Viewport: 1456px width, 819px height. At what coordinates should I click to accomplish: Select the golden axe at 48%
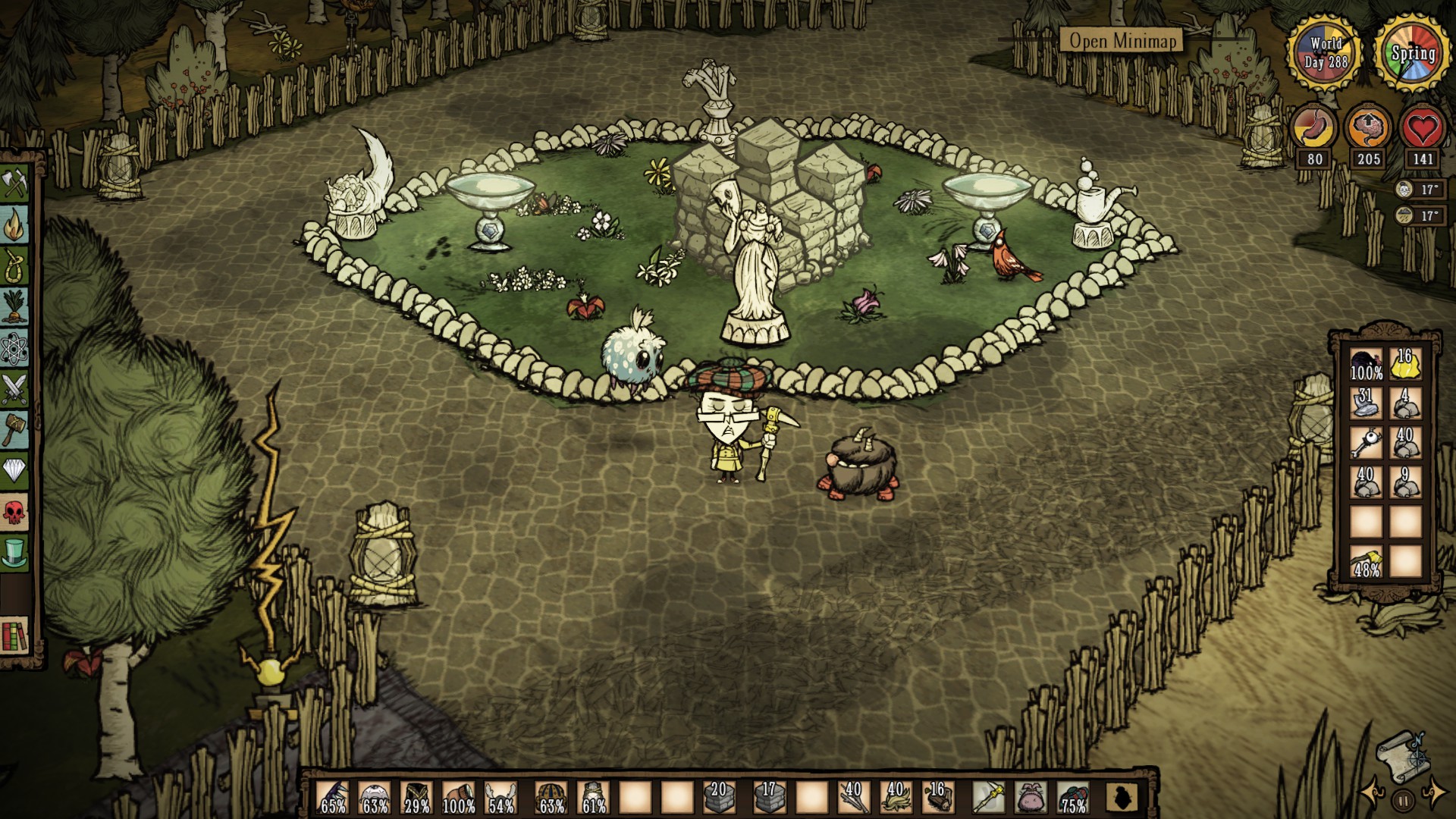pyautogui.click(x=1366, y=562)
